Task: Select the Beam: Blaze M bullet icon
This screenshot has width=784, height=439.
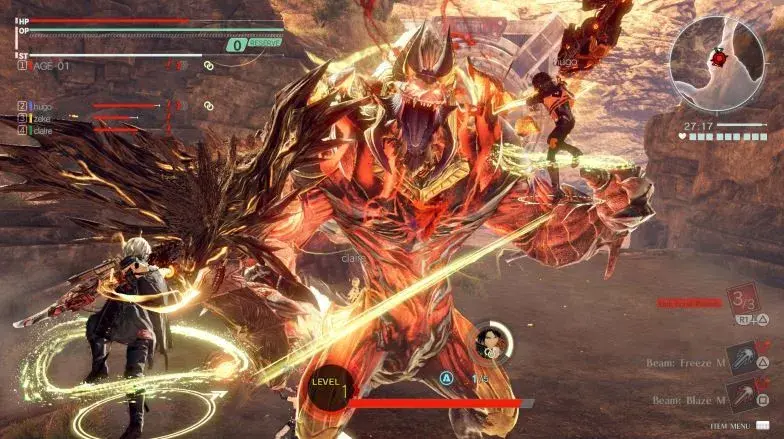Action: [x=743, y=396]
